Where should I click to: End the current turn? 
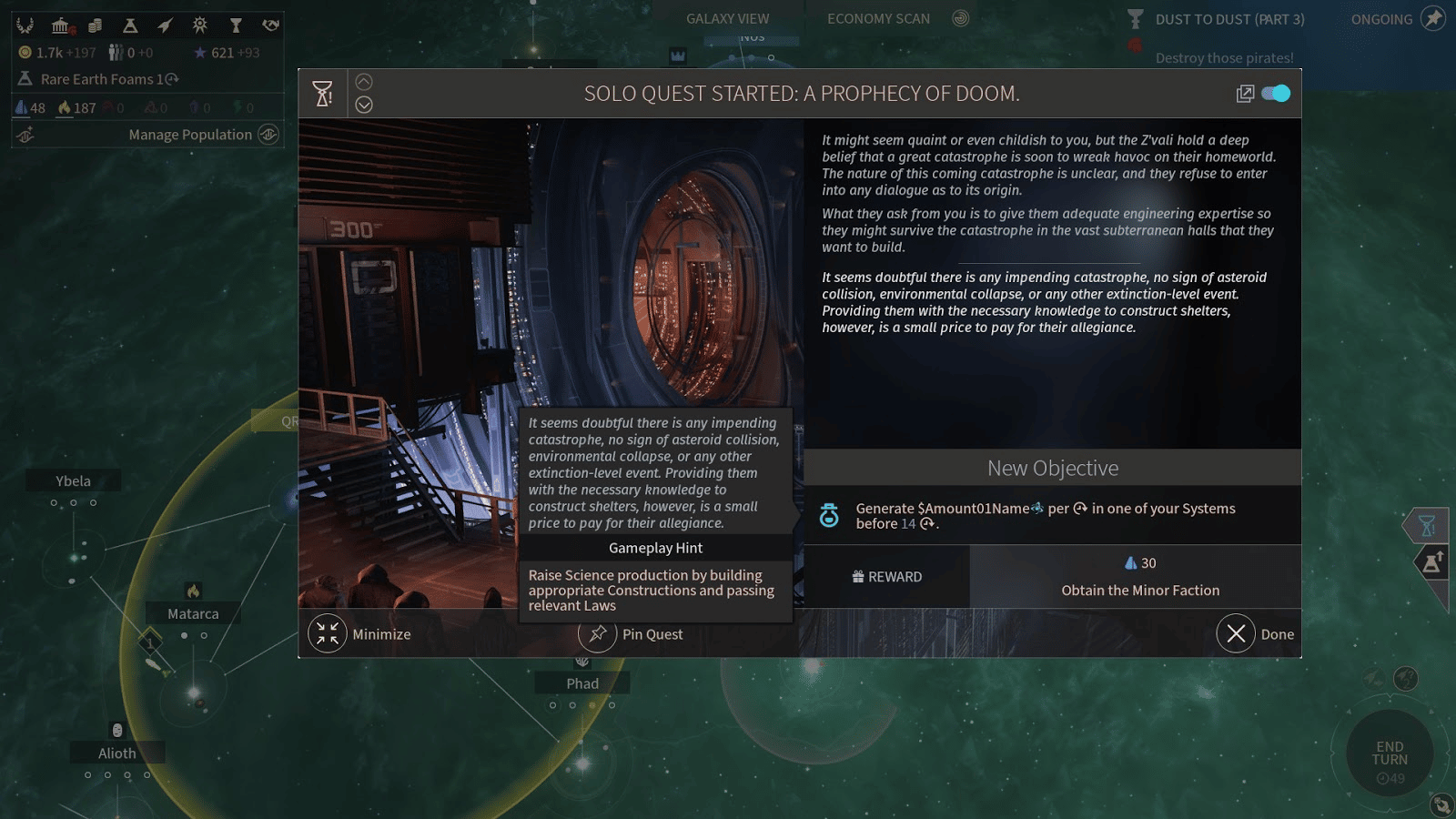pyautogui.click(x=1390, y=753)
